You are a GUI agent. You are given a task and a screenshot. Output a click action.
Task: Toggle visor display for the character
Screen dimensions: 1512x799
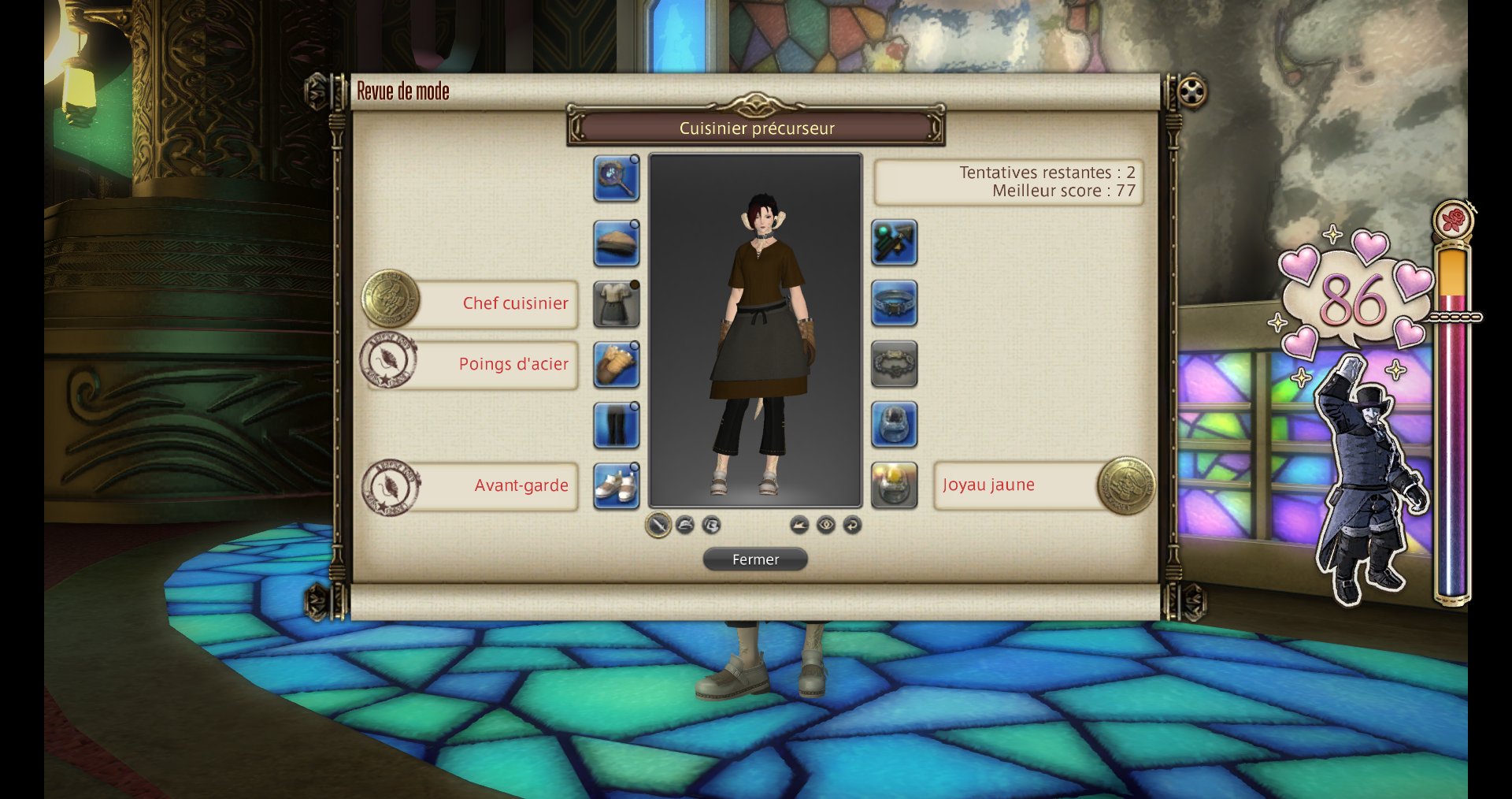(713, 524)
